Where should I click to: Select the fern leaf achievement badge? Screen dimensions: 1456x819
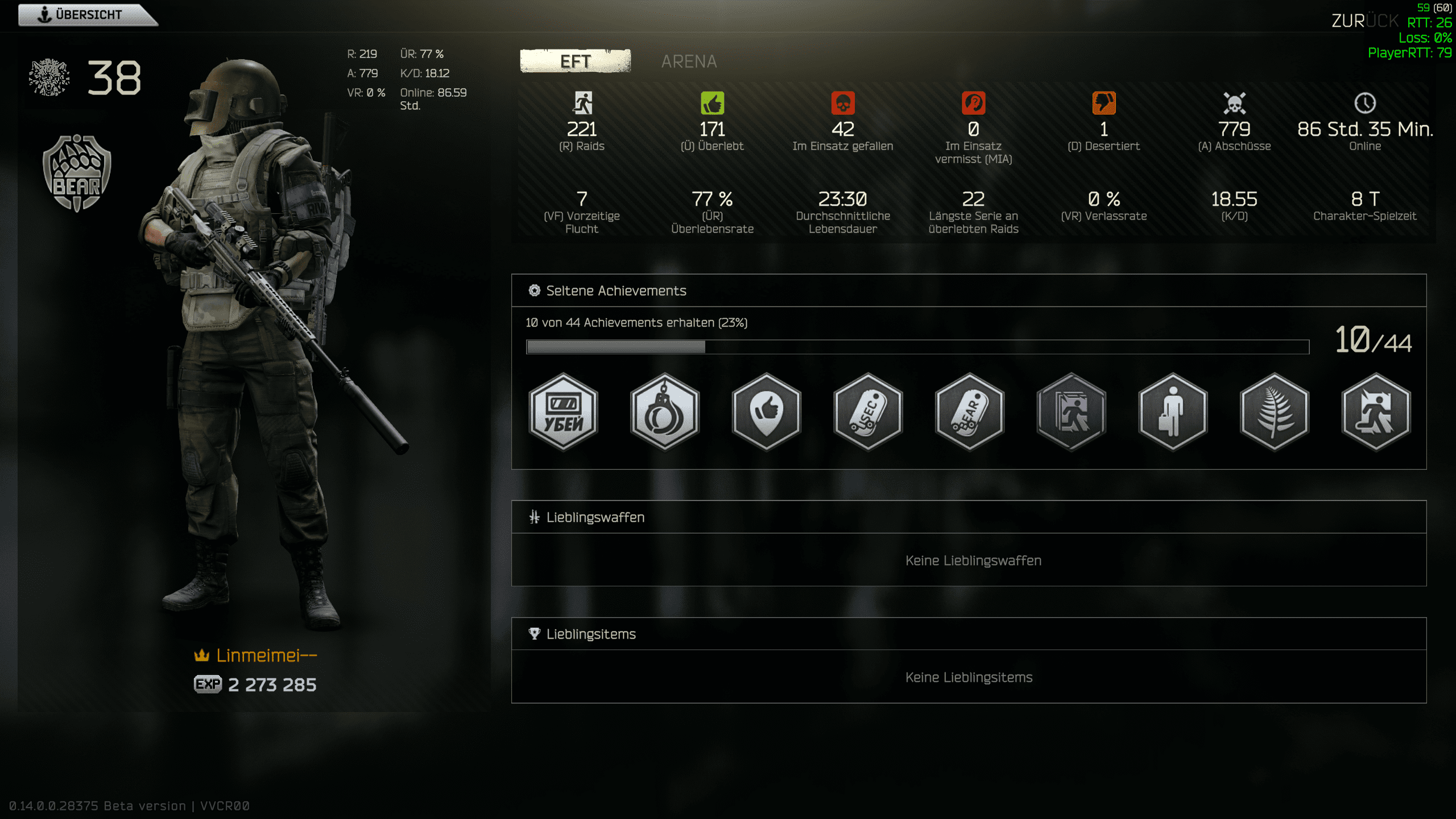pyautogui.click(x=1275, y=412)
